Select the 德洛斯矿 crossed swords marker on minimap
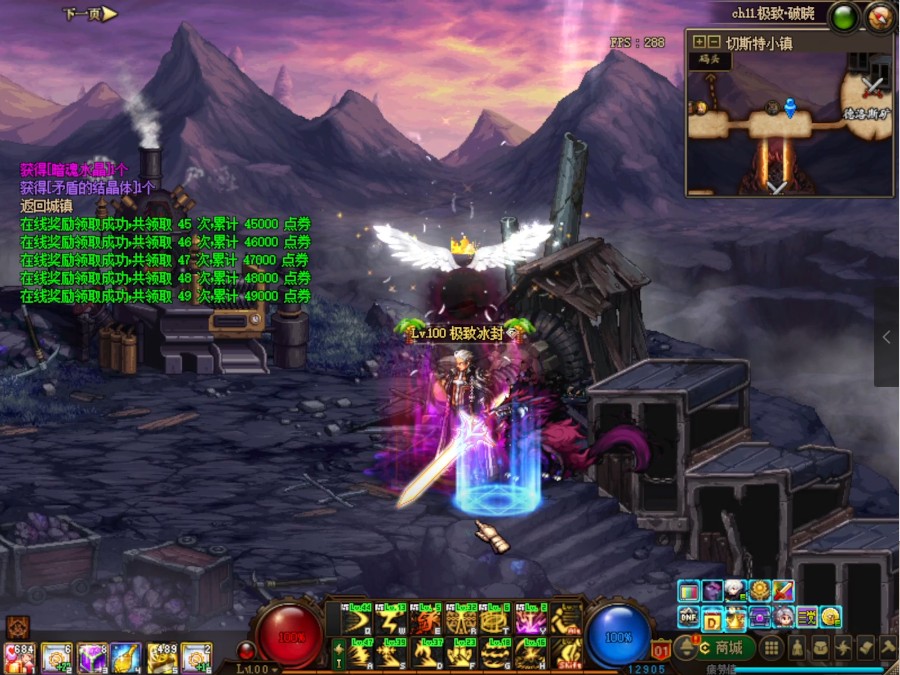This screenshot has height=675, width=900. (875, 85)
